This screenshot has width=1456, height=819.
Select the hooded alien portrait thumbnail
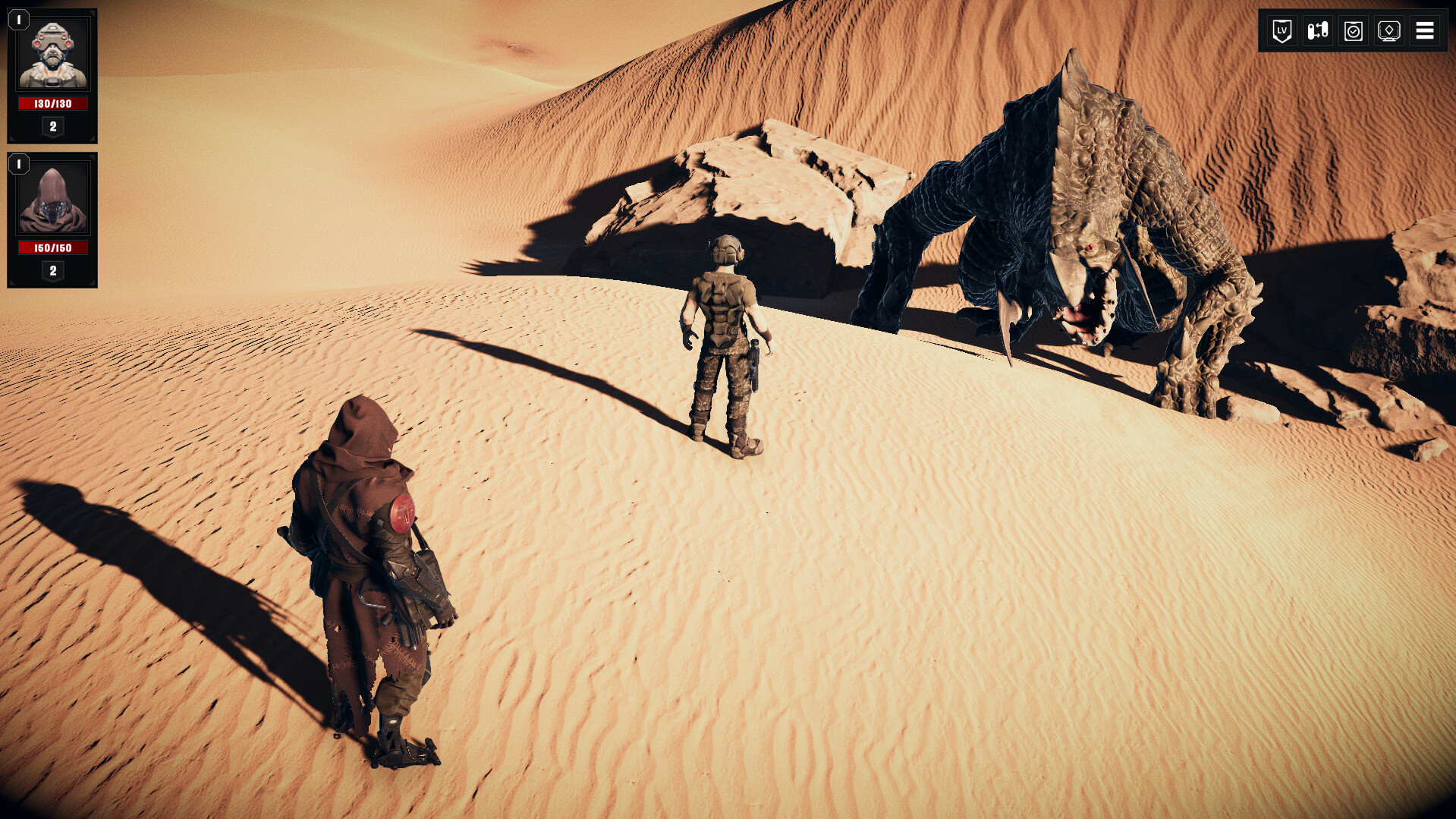(52, 197)
